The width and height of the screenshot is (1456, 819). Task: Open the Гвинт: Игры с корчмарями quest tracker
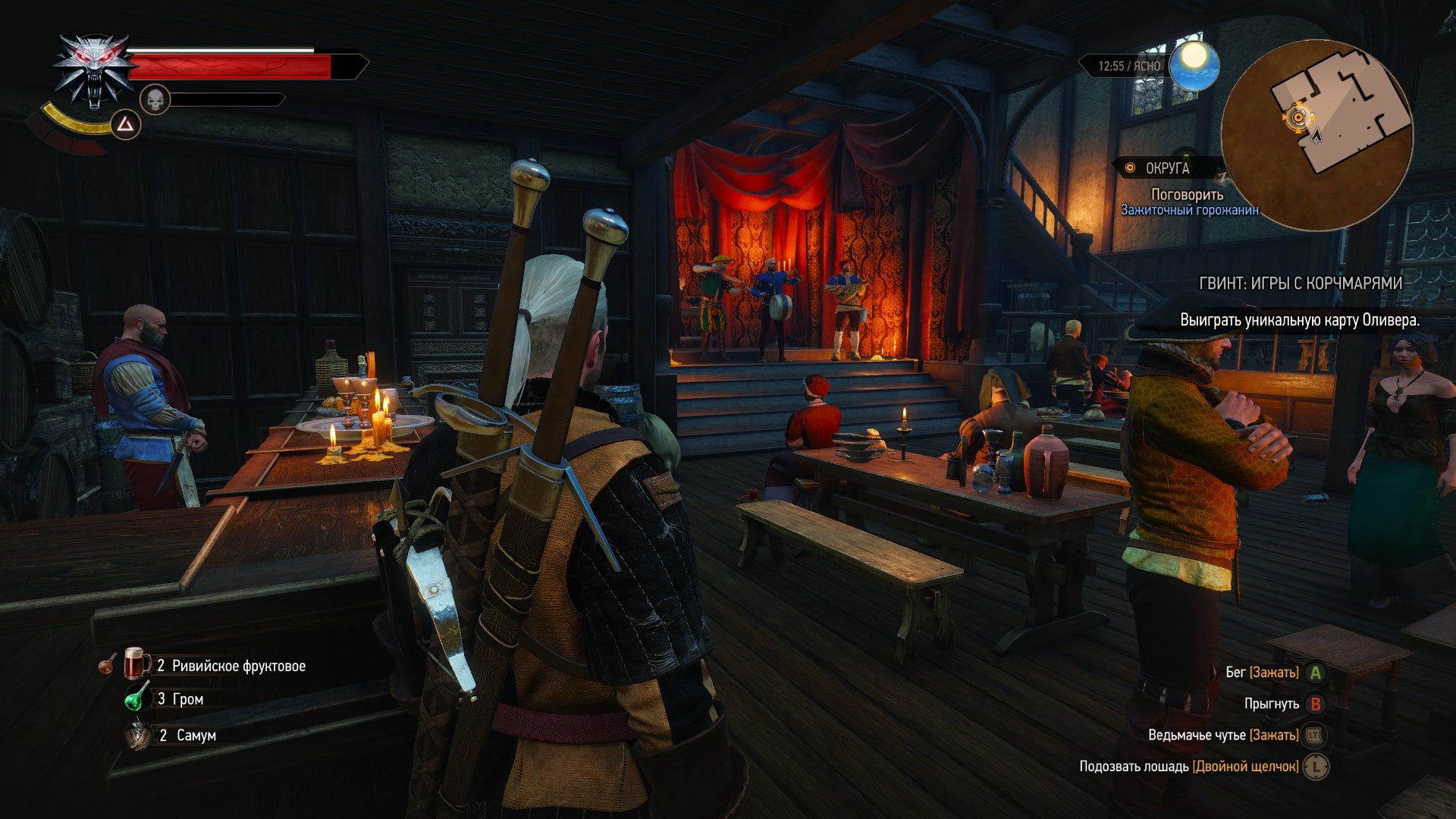[x=1300, y=284]
